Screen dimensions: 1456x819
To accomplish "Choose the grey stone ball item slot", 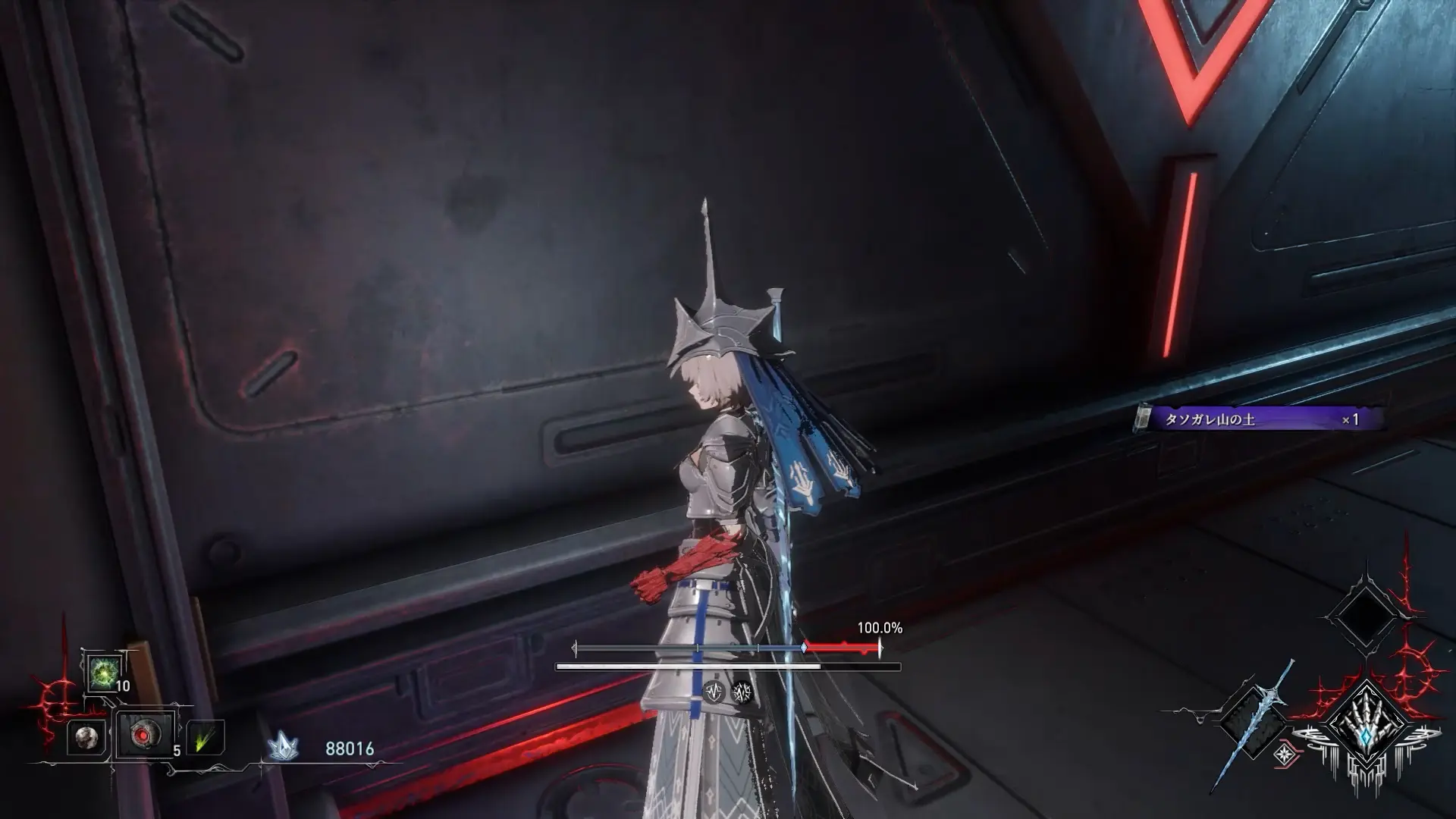I will (86, 736).
